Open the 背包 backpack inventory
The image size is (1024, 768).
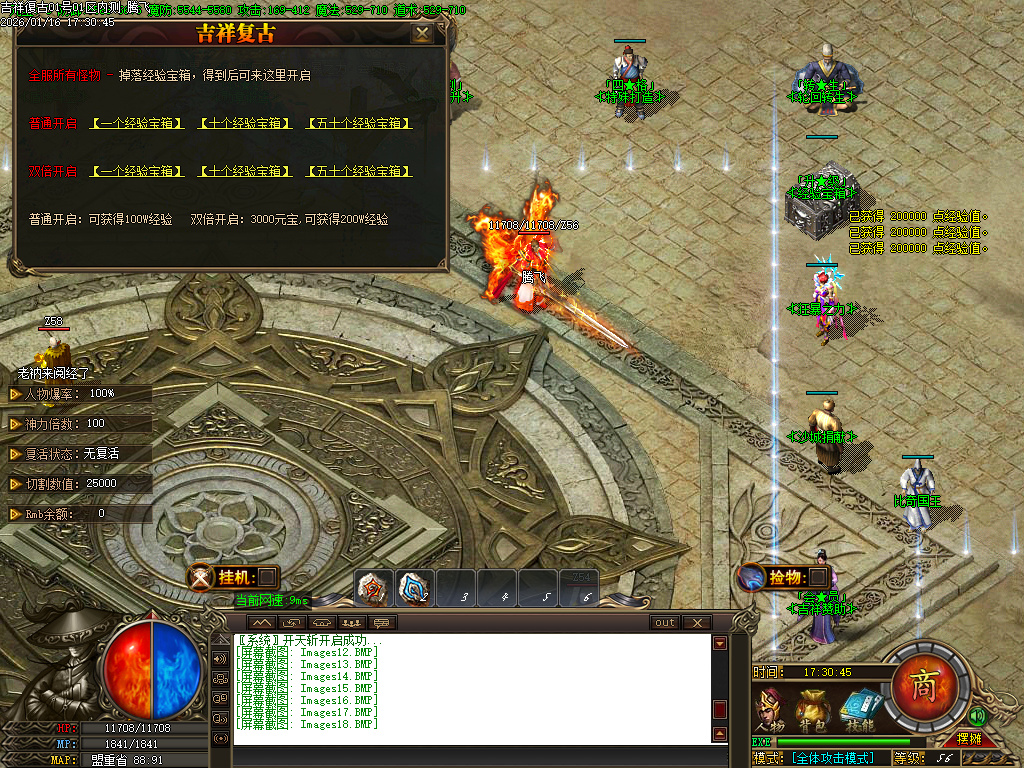click(x=812, y=709)
